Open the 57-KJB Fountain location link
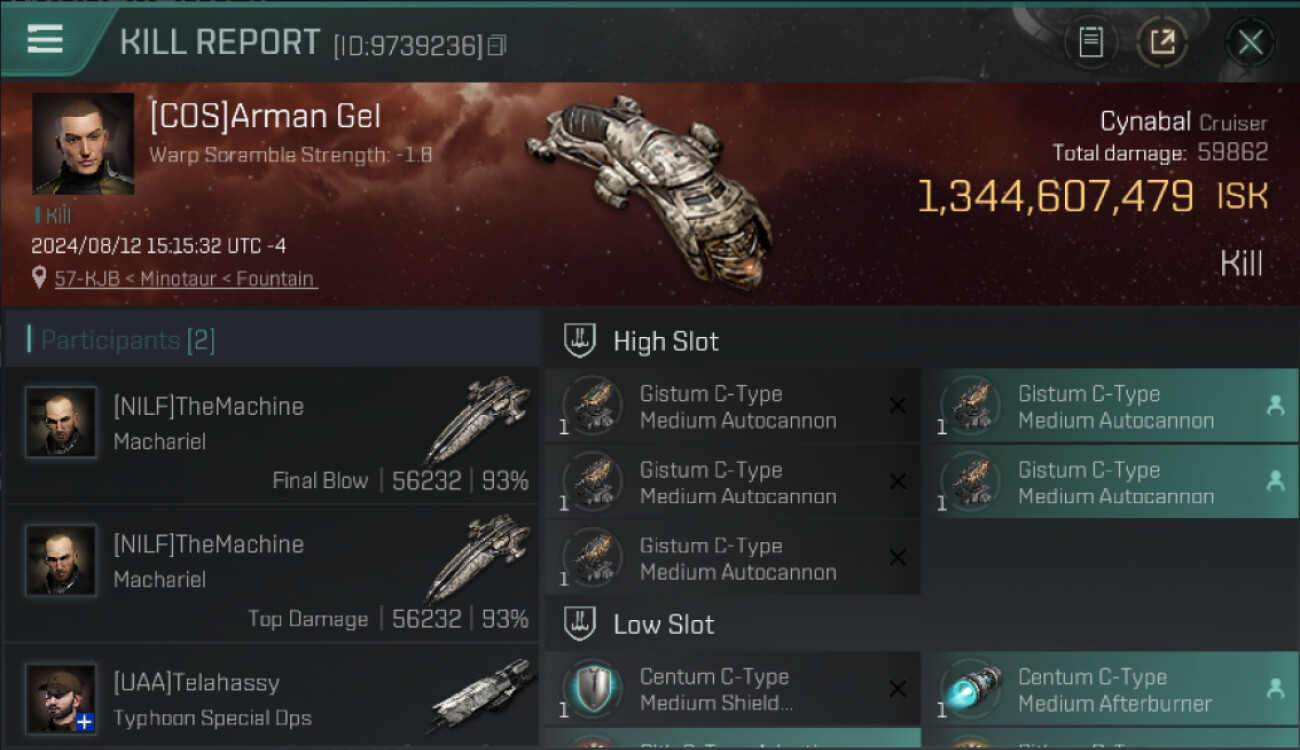 click(185, 279)
